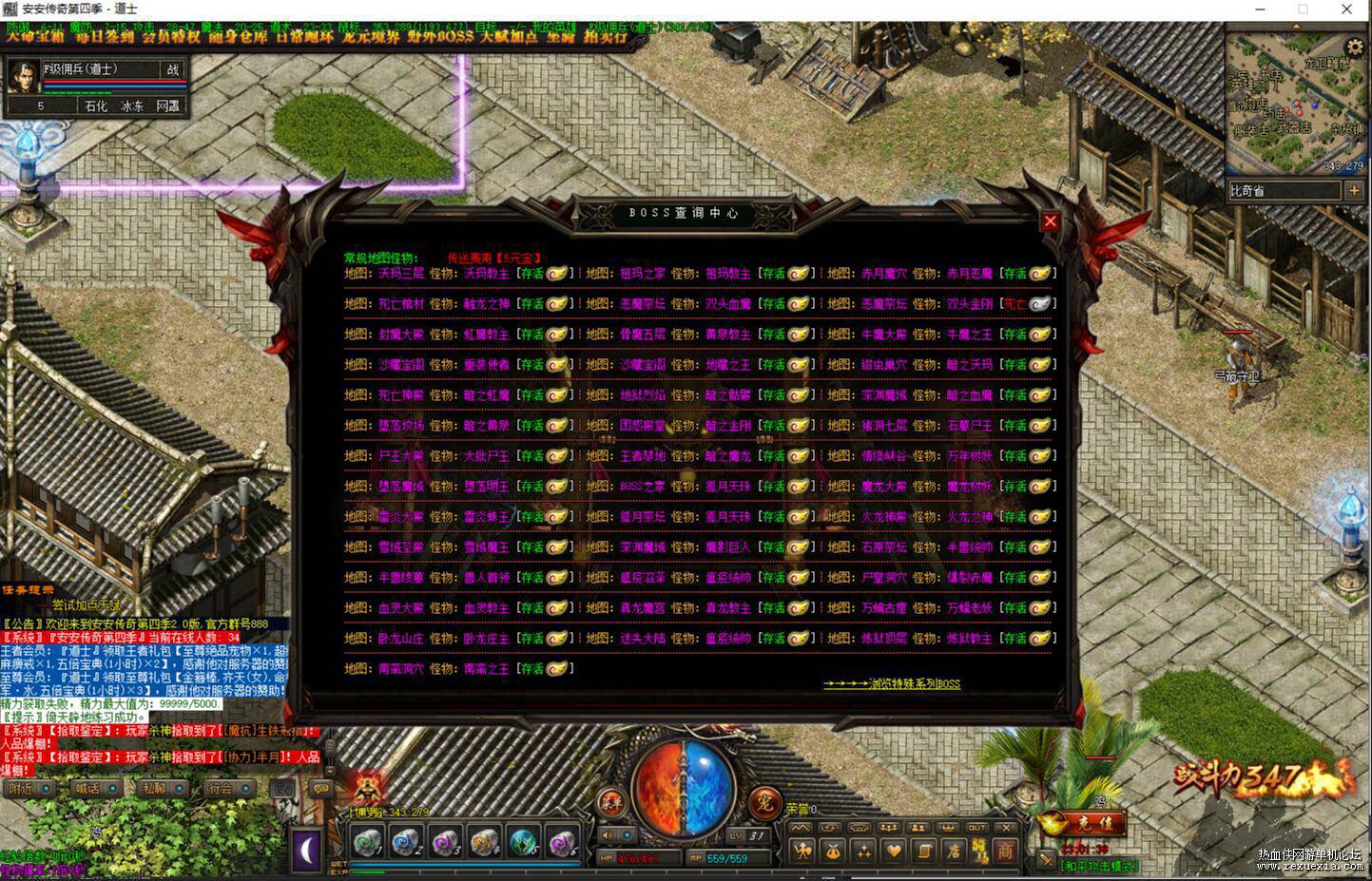Toggle the chat bubble icon bottom-left
This screenshot has width=1372, height=881.
(321, 791)
